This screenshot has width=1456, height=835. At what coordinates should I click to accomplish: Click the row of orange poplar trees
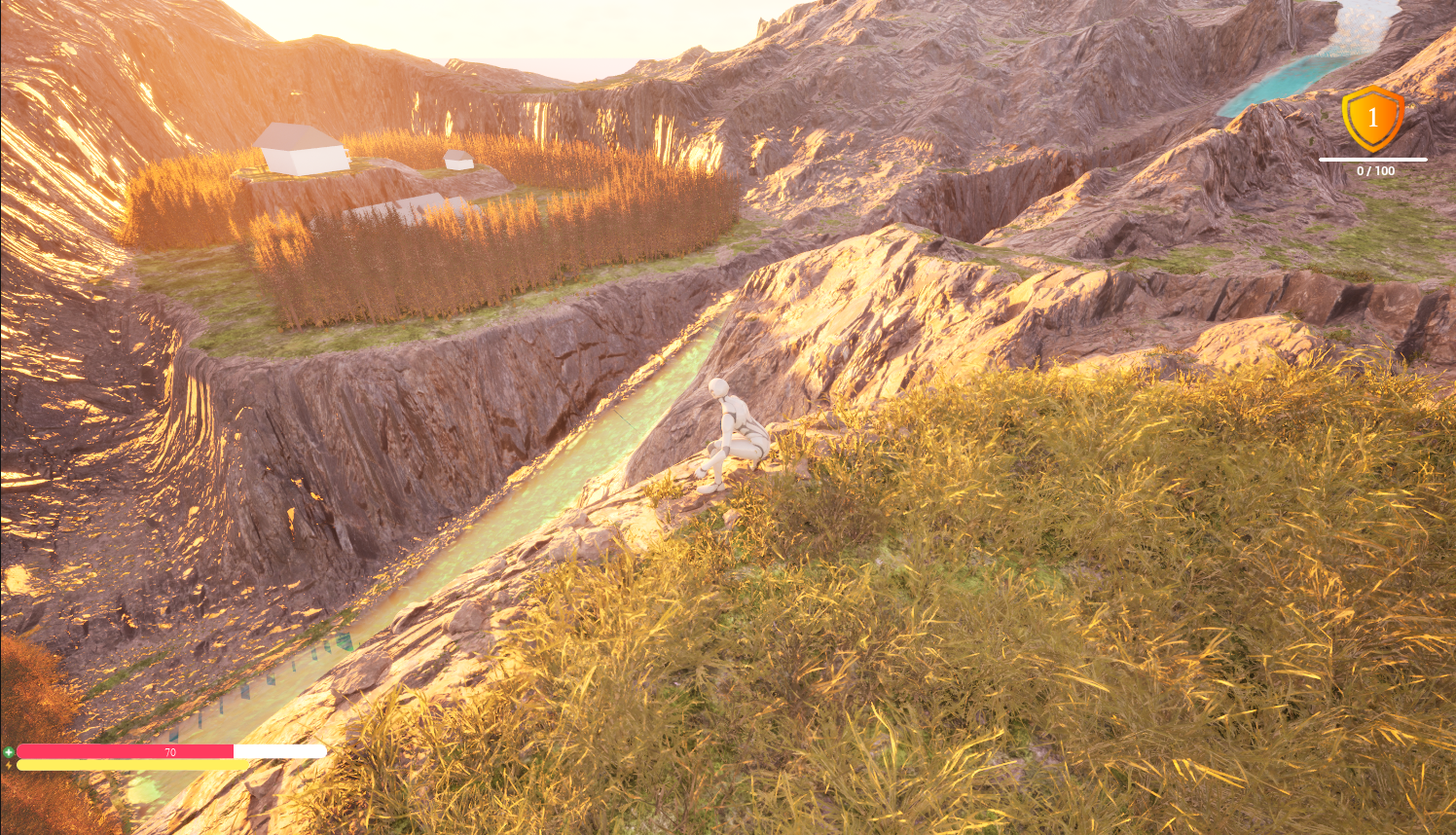point(438,272)
